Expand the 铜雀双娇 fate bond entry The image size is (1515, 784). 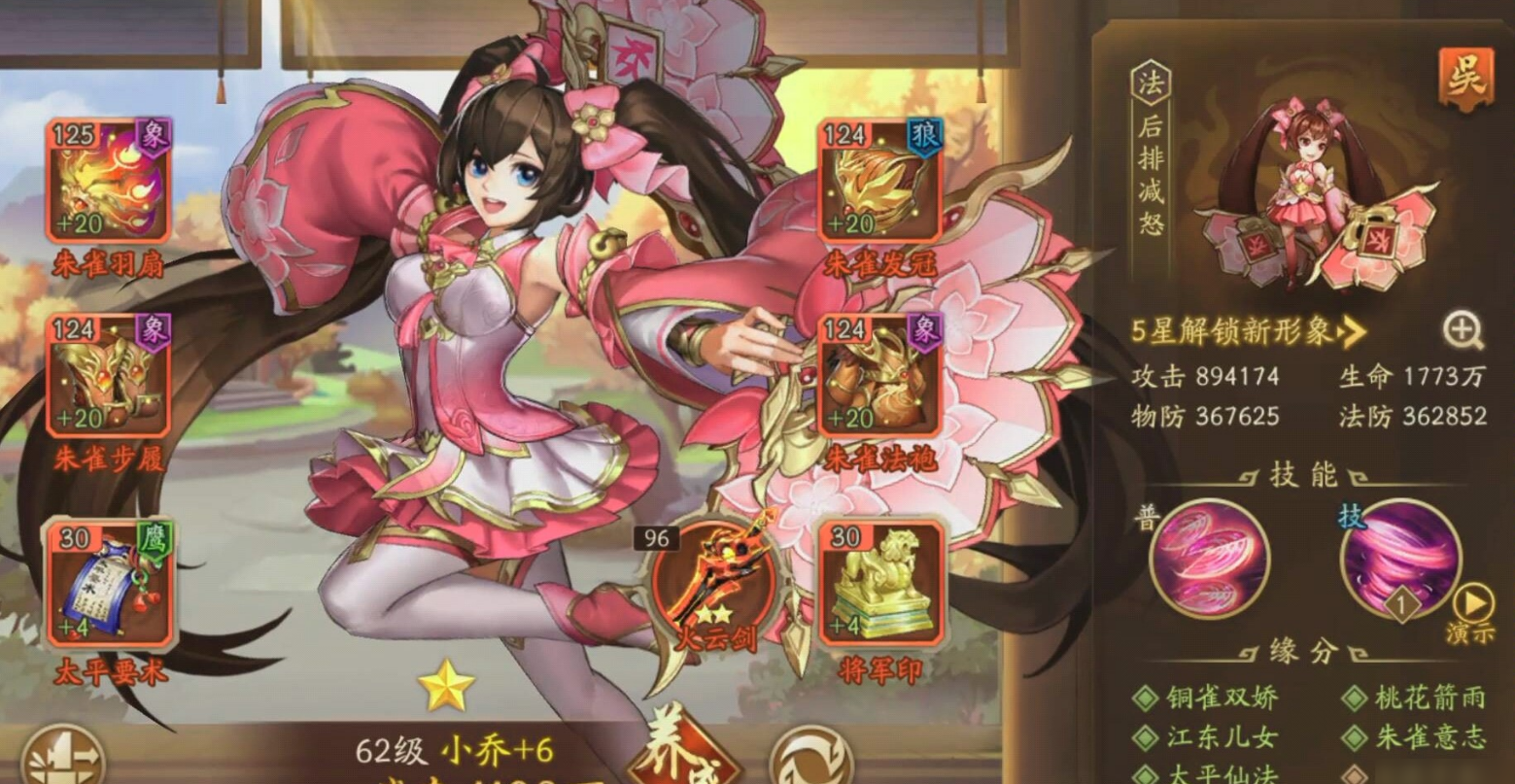tap(1221, 699)
